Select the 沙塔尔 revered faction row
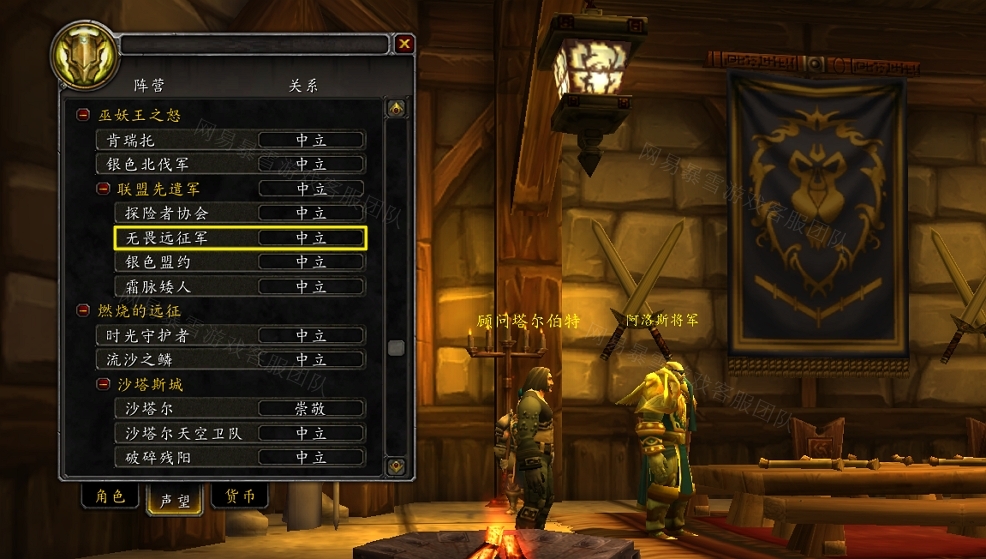This screenshot has height=559, width=986. click(x=239, y=408)
